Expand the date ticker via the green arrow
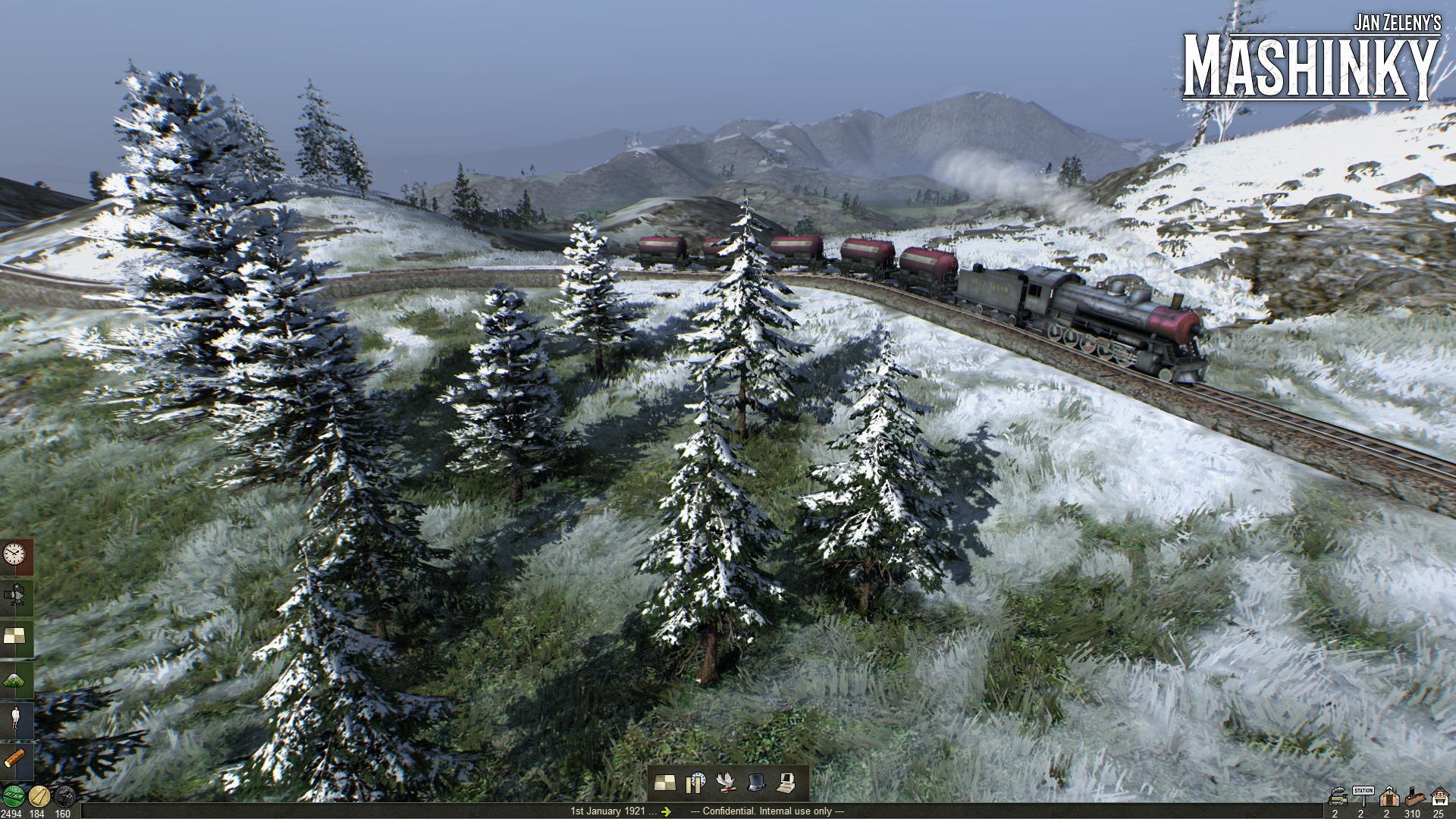1456x819 pixels. tap(666, 810)
